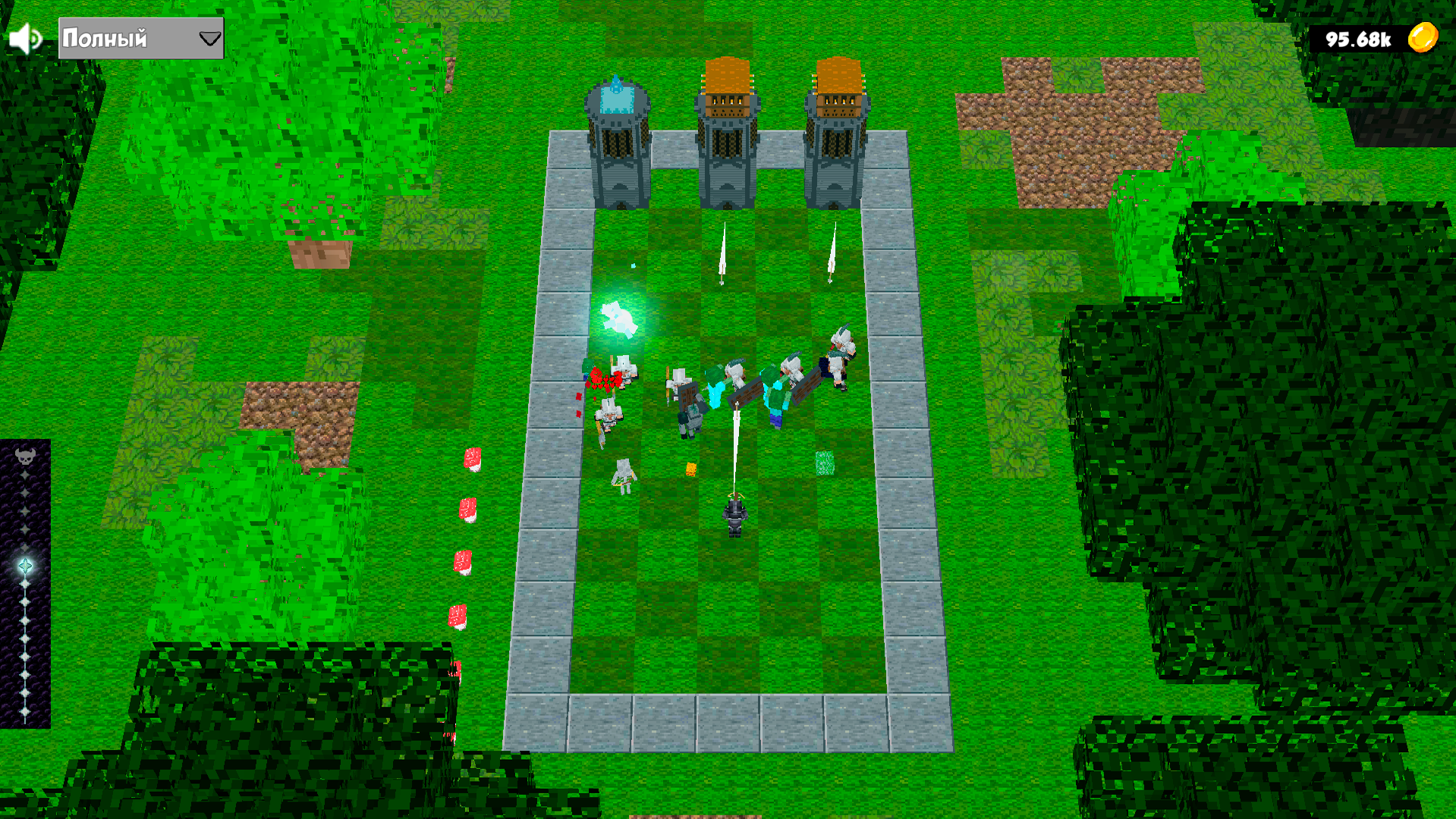Viewport: 1456px width, 819px height.
Task: Change Полный to another option via its selector
Action: point(140,36)
